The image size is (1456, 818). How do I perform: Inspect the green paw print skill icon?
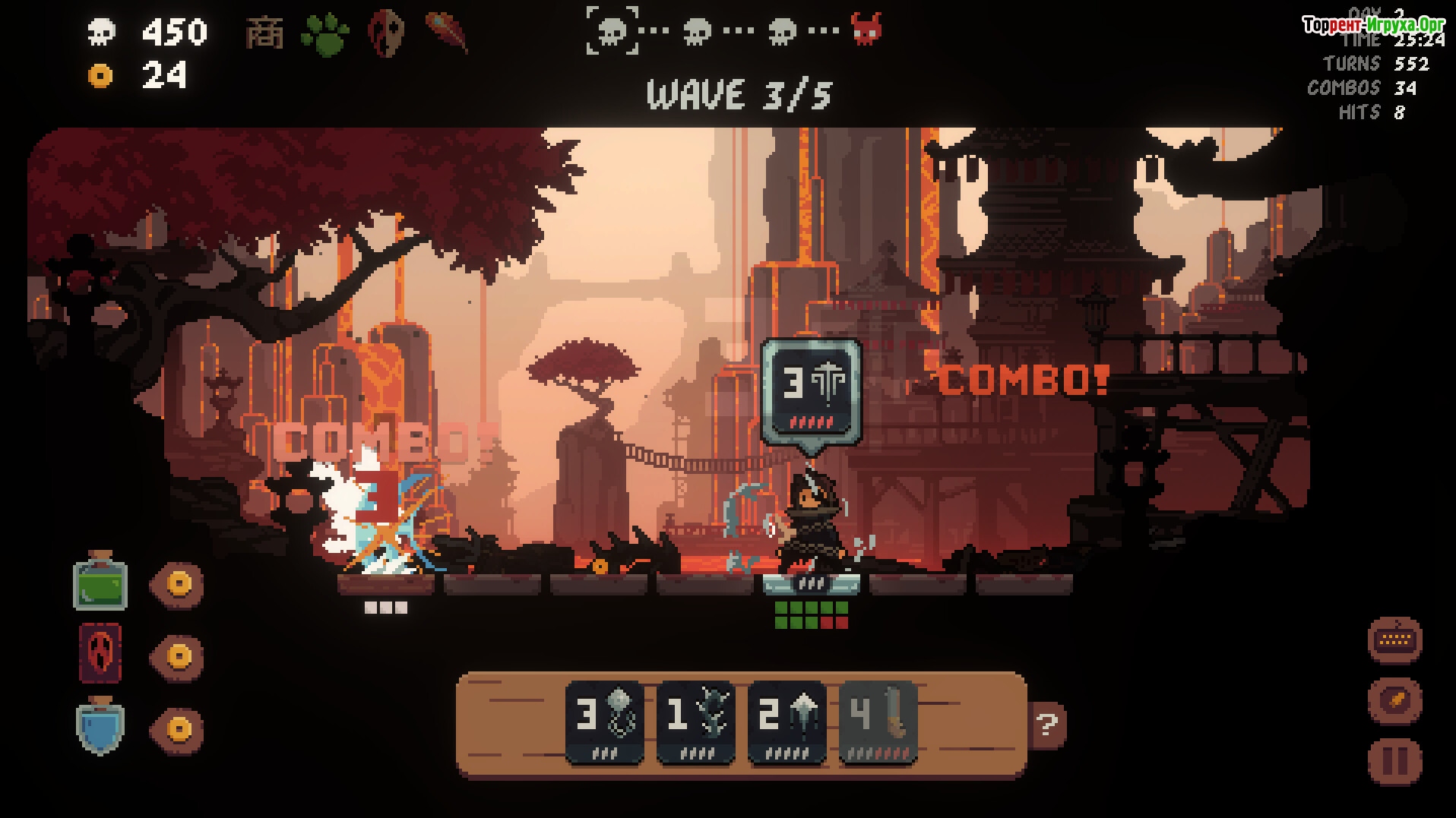click(x=325, y=33)
